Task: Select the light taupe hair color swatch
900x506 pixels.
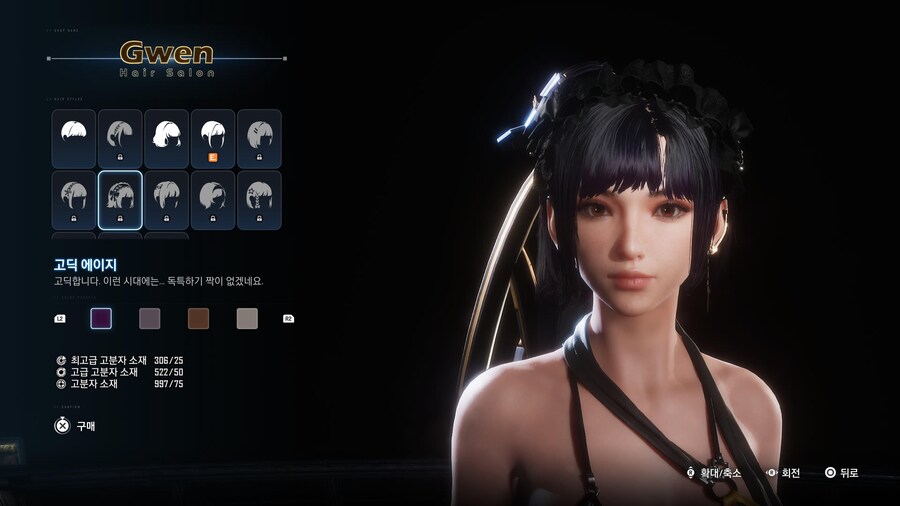Action: [x=247, y=318]
